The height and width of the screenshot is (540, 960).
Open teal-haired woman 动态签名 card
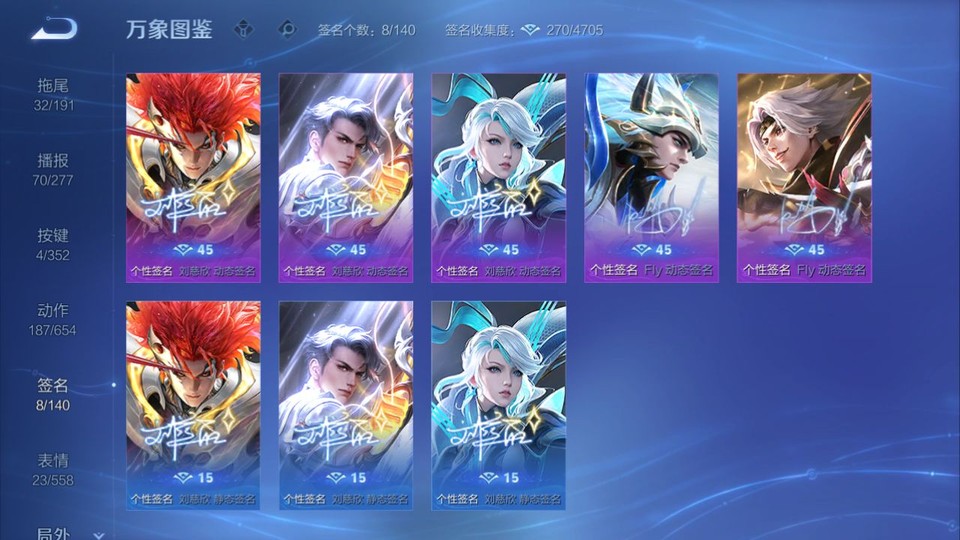499,177
